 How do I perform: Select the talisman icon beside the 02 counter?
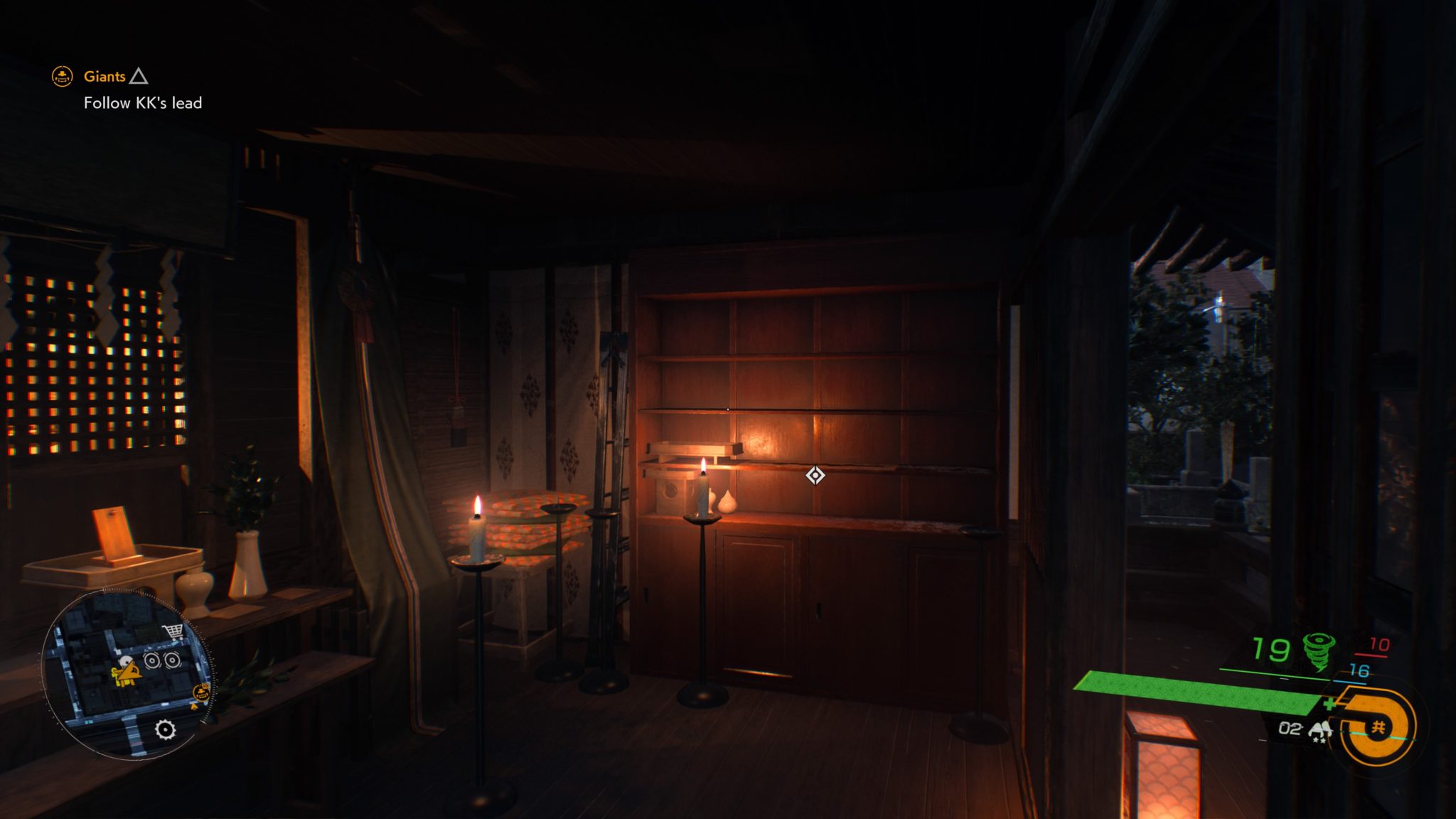1319,729
